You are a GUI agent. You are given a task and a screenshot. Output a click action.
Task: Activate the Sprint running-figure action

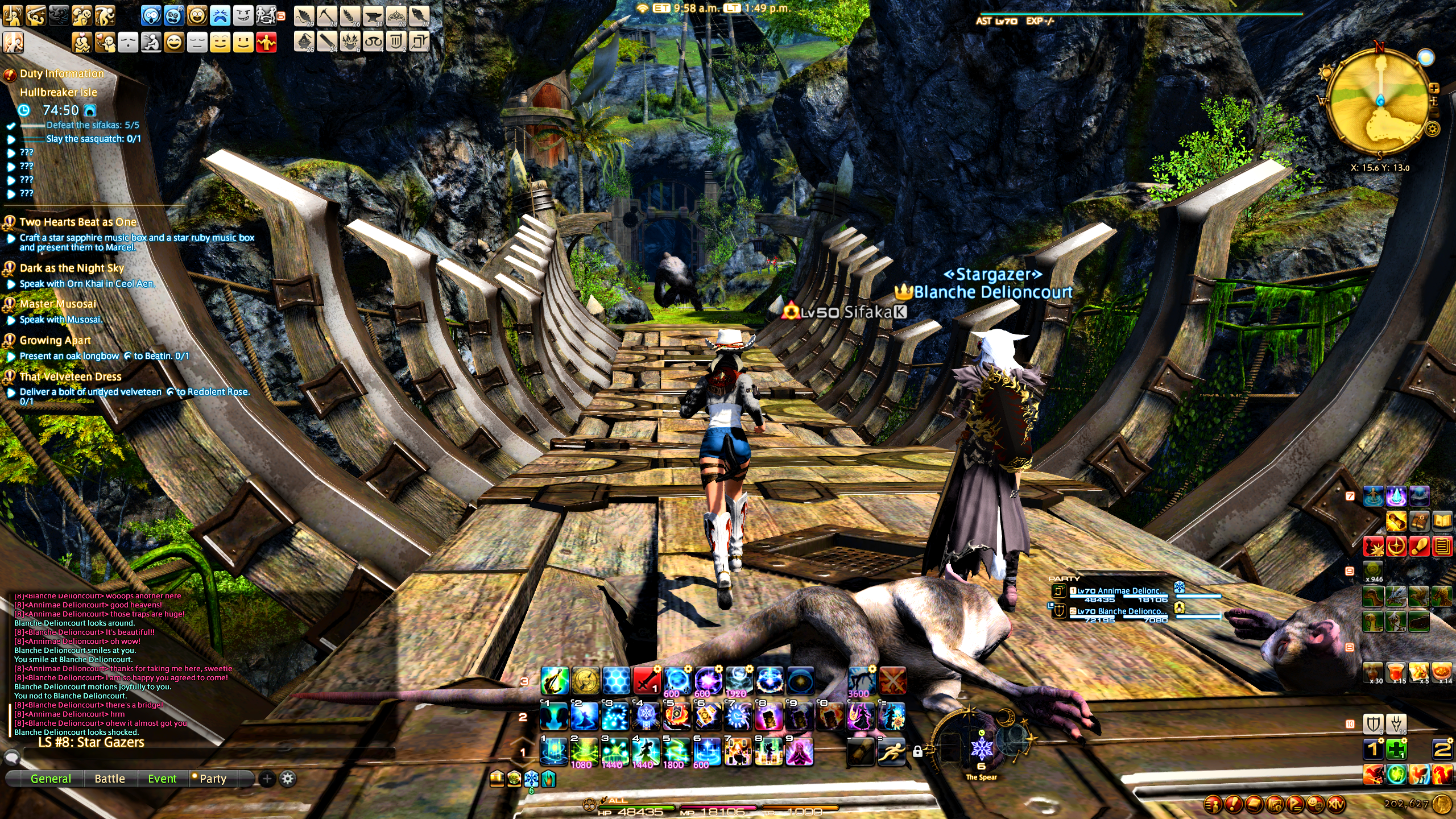pyautogui.click(x=891, y=752)
